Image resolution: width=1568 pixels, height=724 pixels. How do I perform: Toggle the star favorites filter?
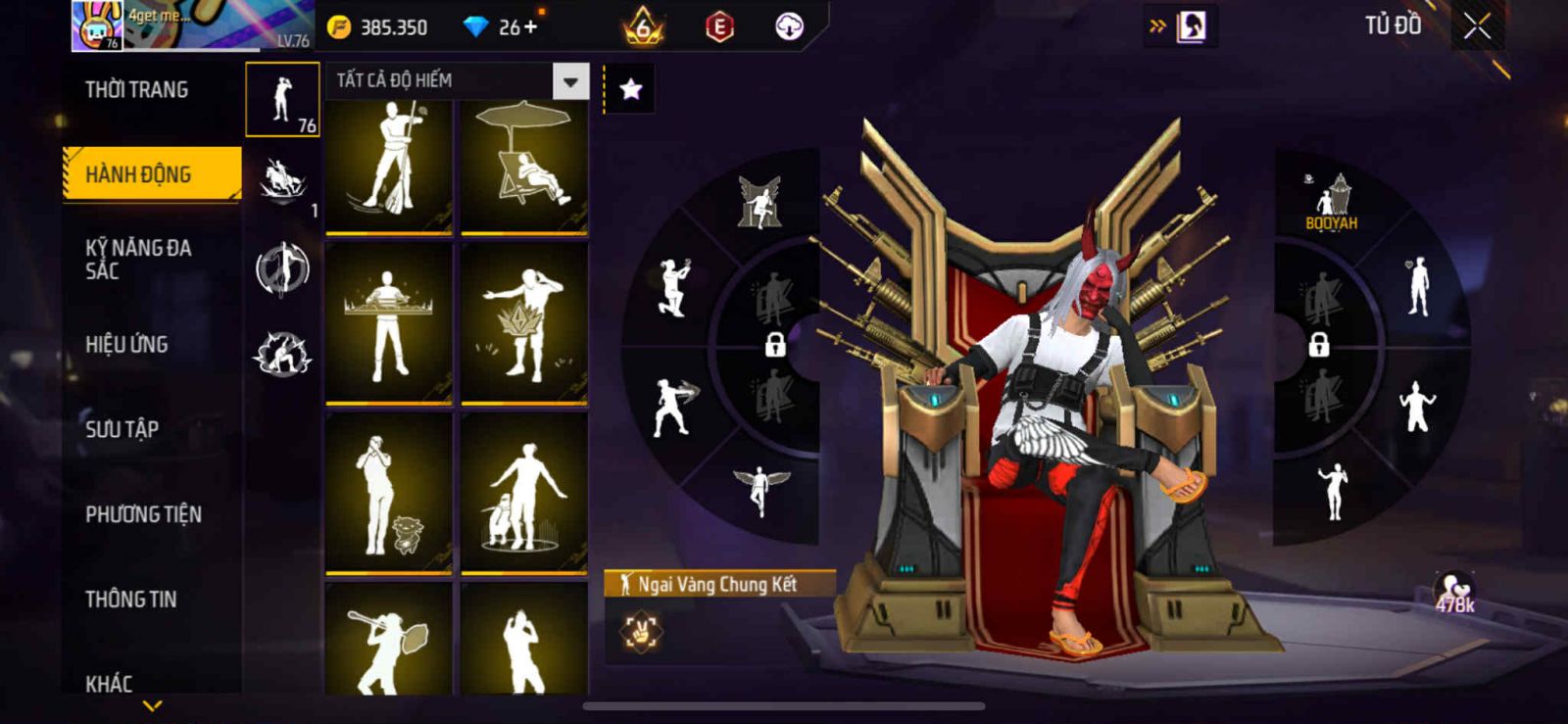[630, 90]
